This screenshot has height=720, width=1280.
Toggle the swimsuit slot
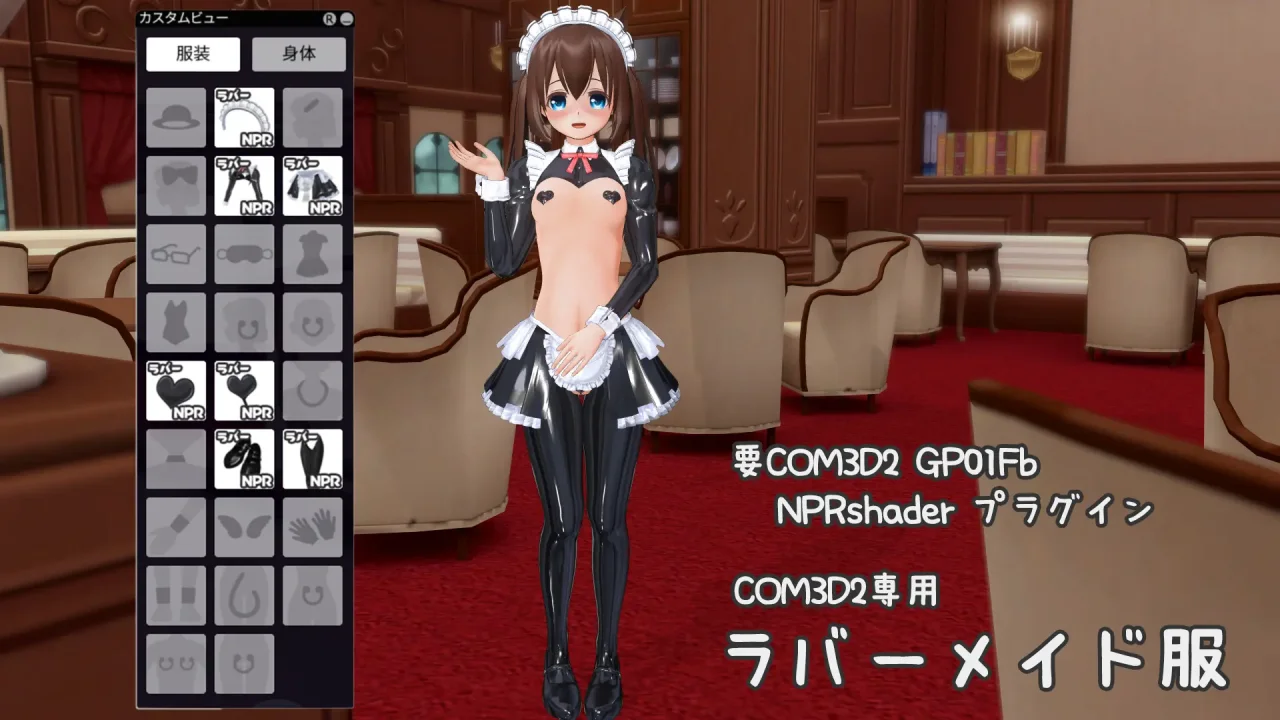point(175,323)
